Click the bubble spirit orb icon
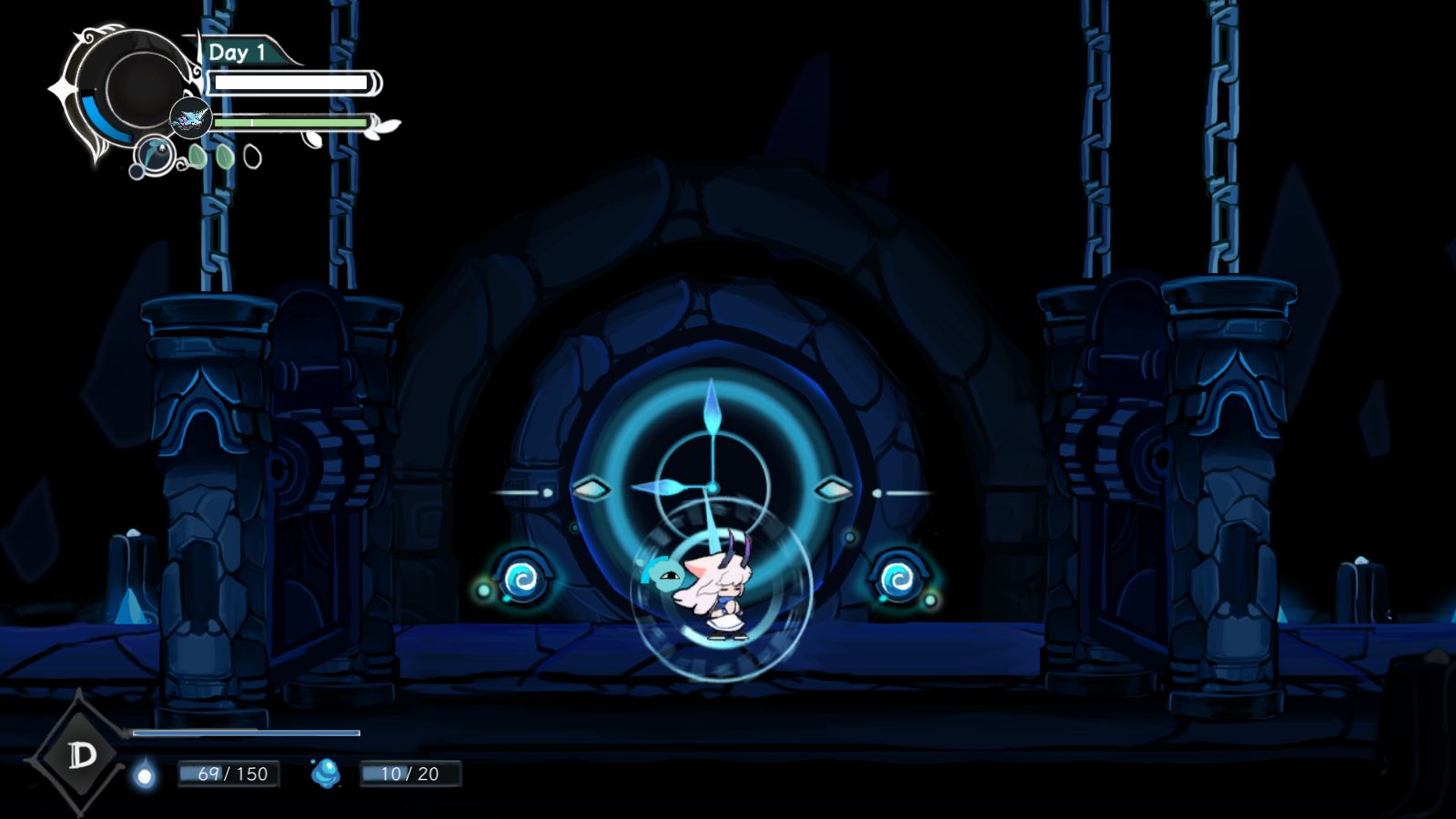The width and height of the screenshot is (1456, 819). (156, 155)
